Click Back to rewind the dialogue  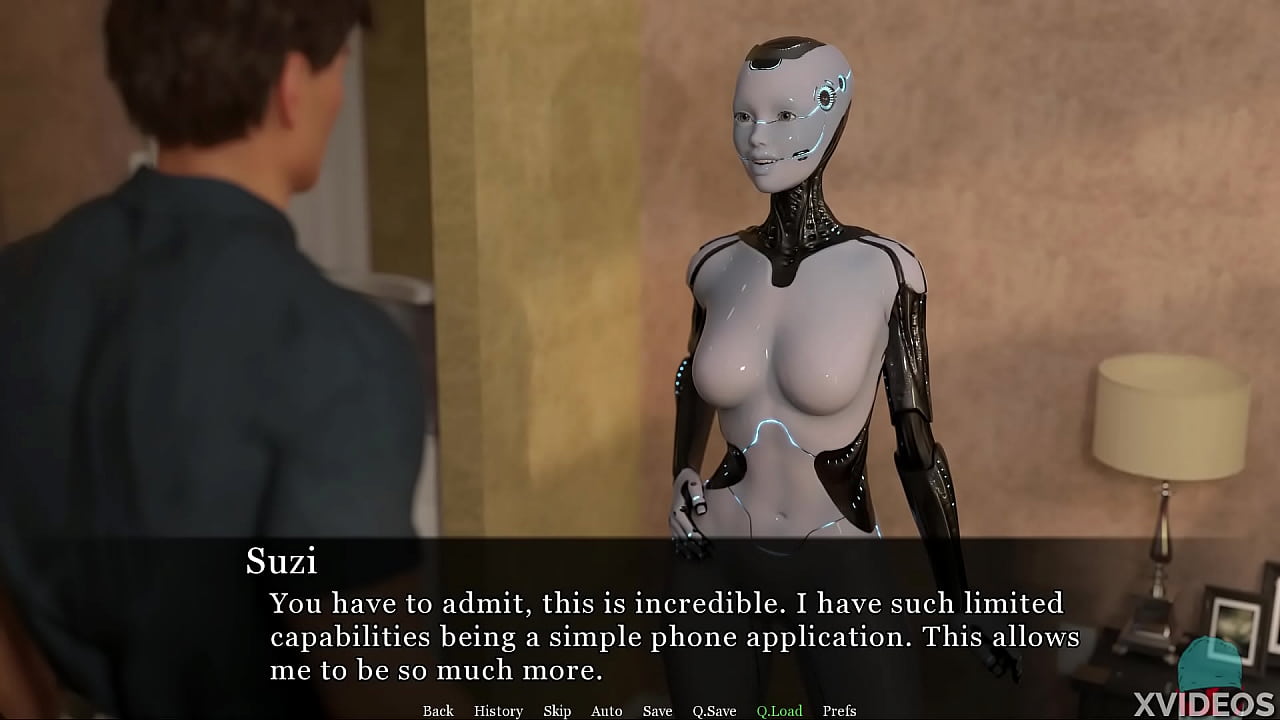[x=438, y=710]
